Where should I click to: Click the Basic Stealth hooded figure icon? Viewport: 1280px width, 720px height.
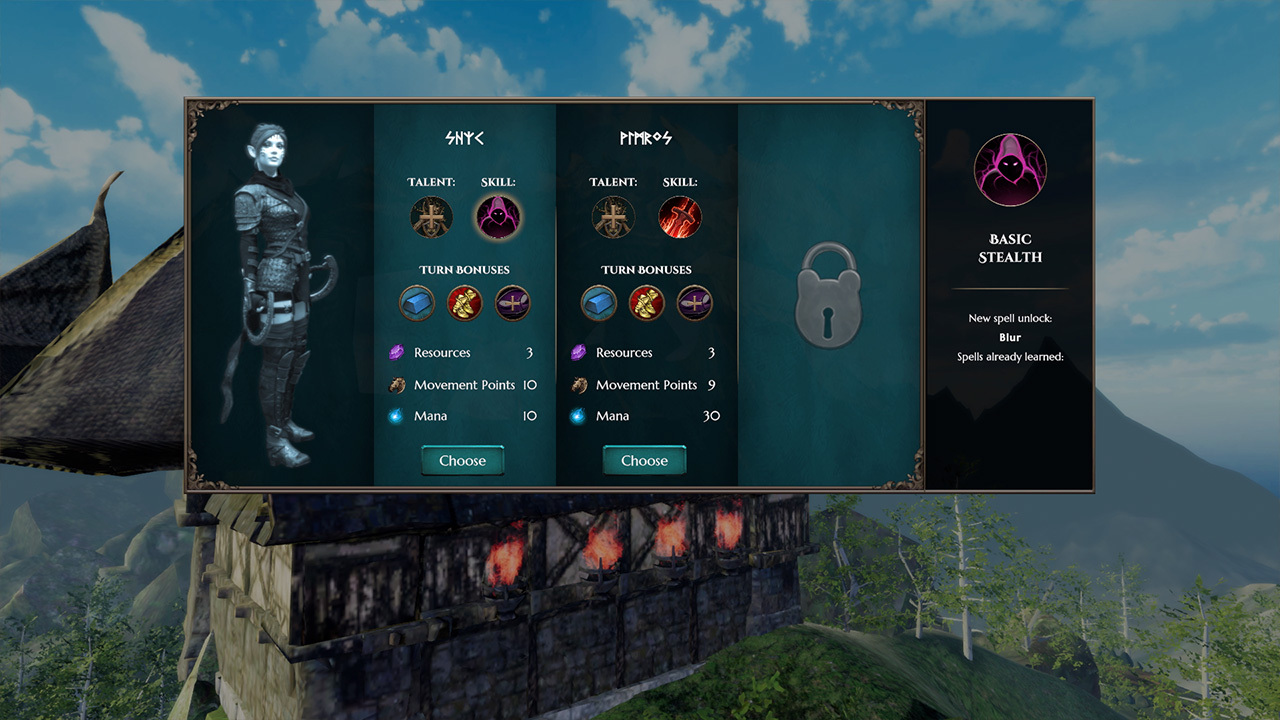pos(1010,170)
